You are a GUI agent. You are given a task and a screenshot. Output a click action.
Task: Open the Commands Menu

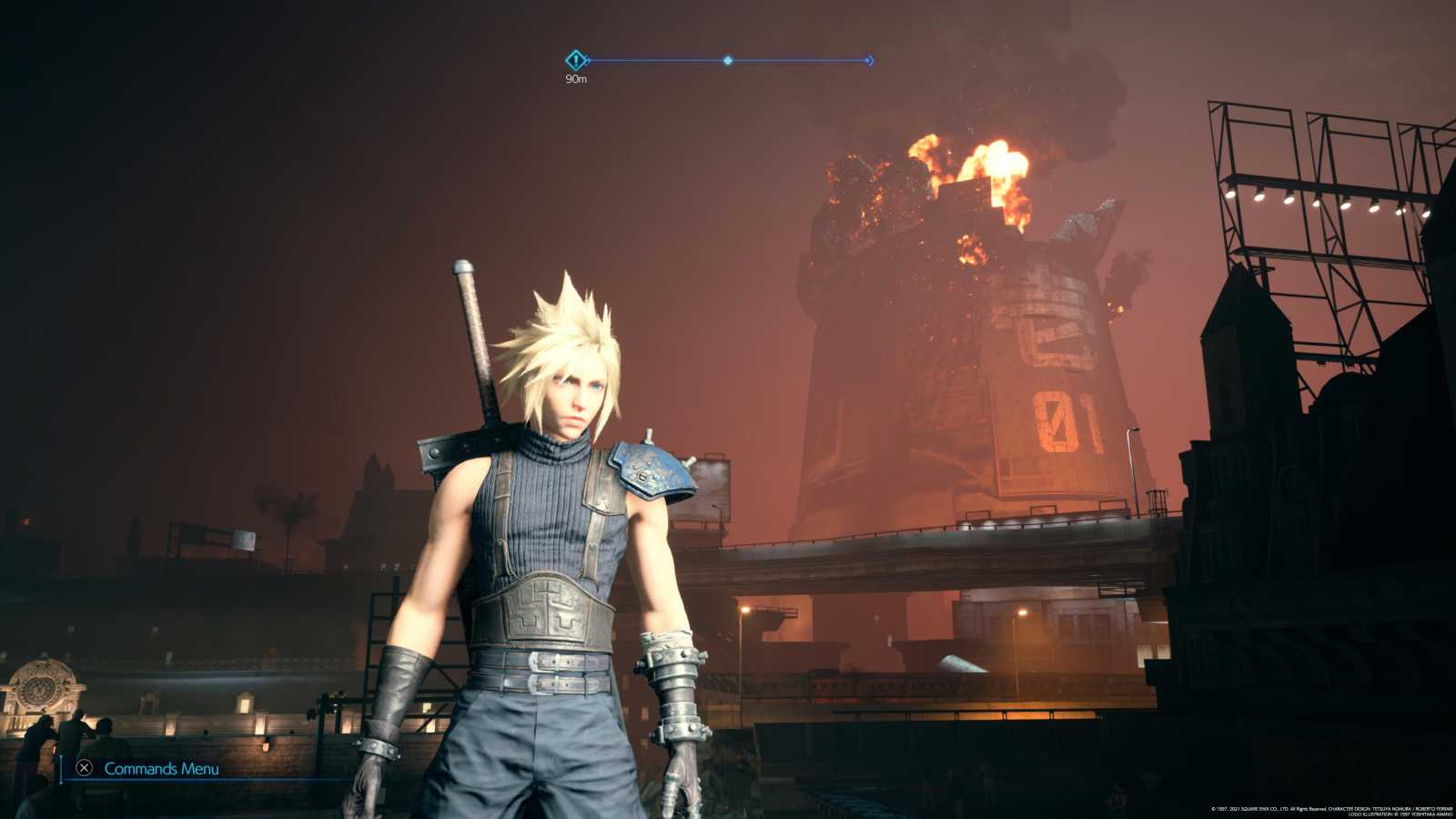[149, 769]
